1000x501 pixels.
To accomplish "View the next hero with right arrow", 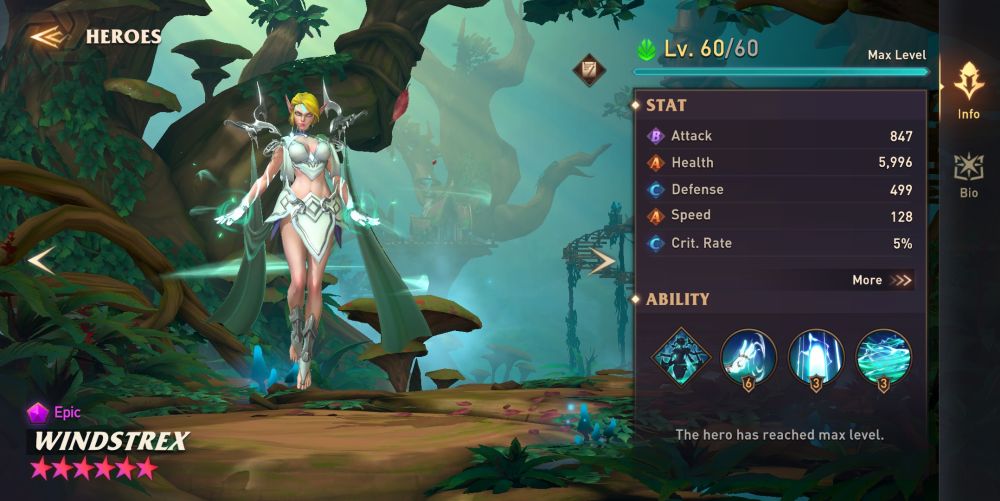I will (x=601, y=262).
